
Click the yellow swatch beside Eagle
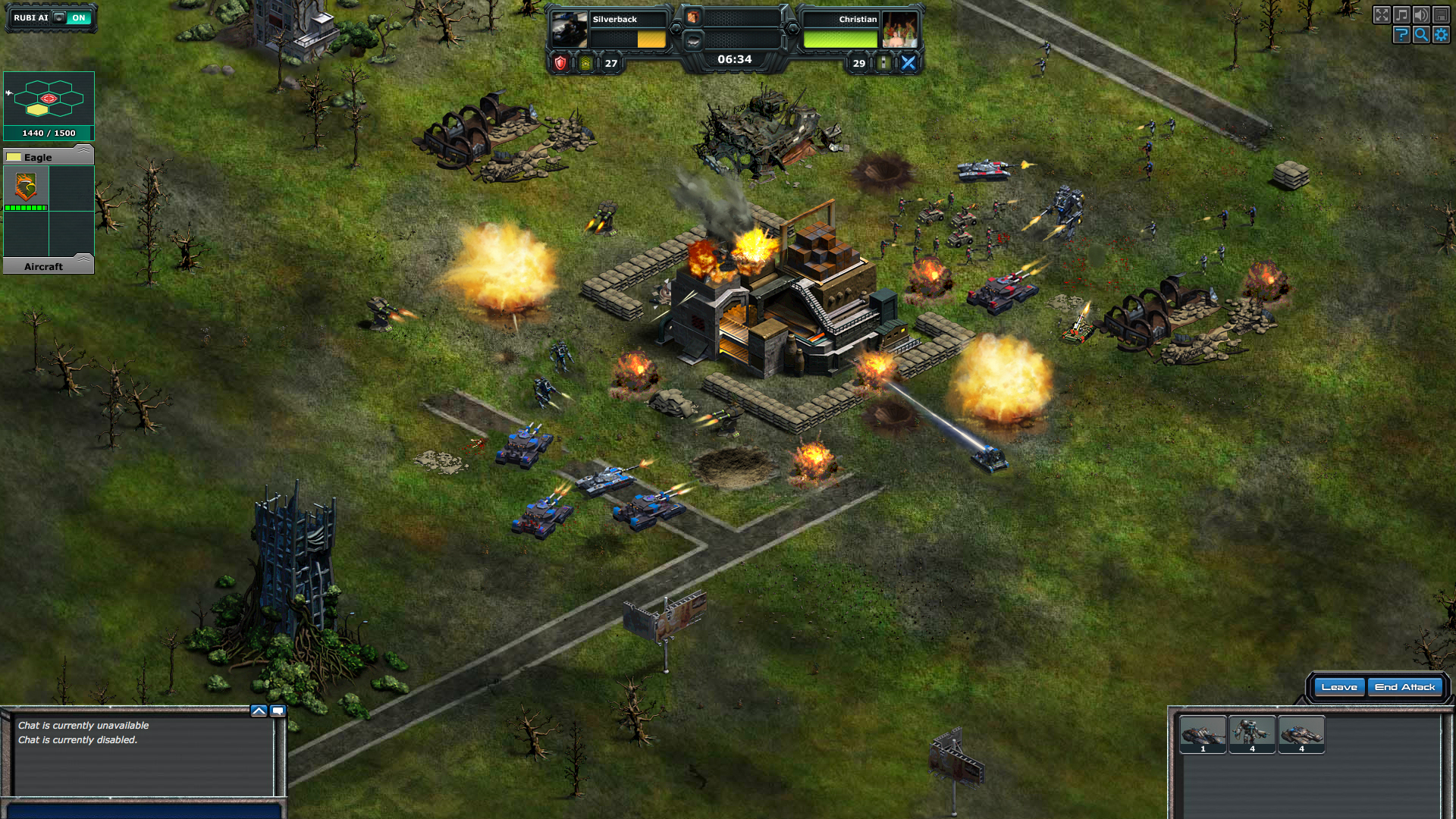click(12, 156)
